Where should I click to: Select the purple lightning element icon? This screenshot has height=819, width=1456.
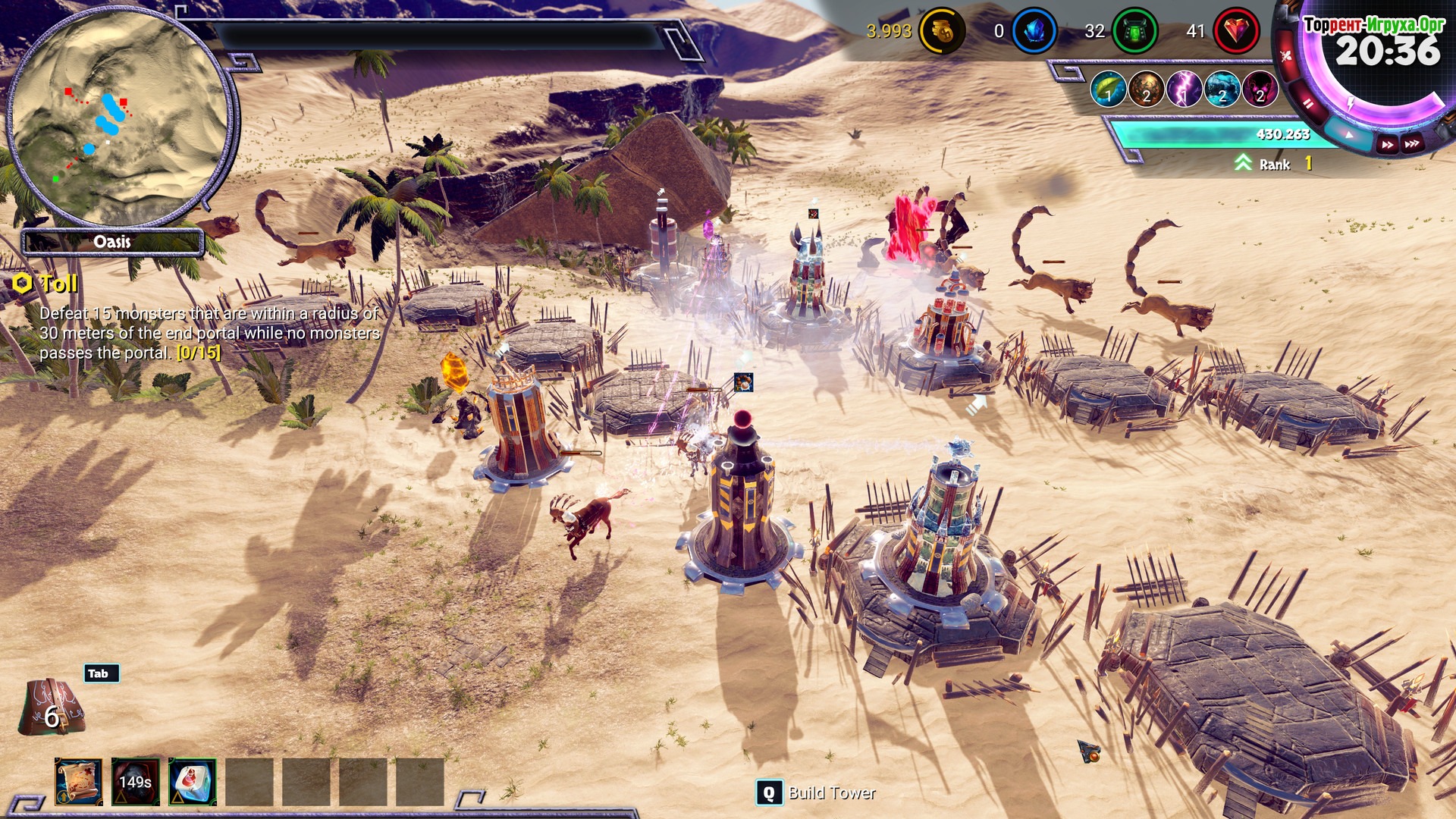(1184, 89)
